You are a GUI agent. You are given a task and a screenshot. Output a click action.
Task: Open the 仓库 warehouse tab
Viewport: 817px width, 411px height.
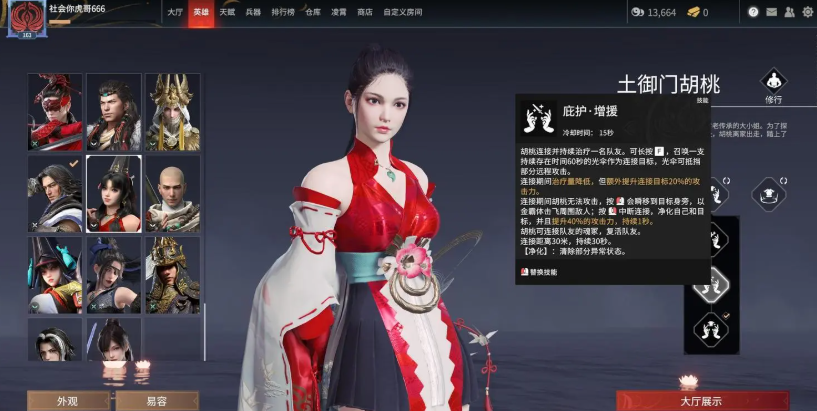click(313, 12)
